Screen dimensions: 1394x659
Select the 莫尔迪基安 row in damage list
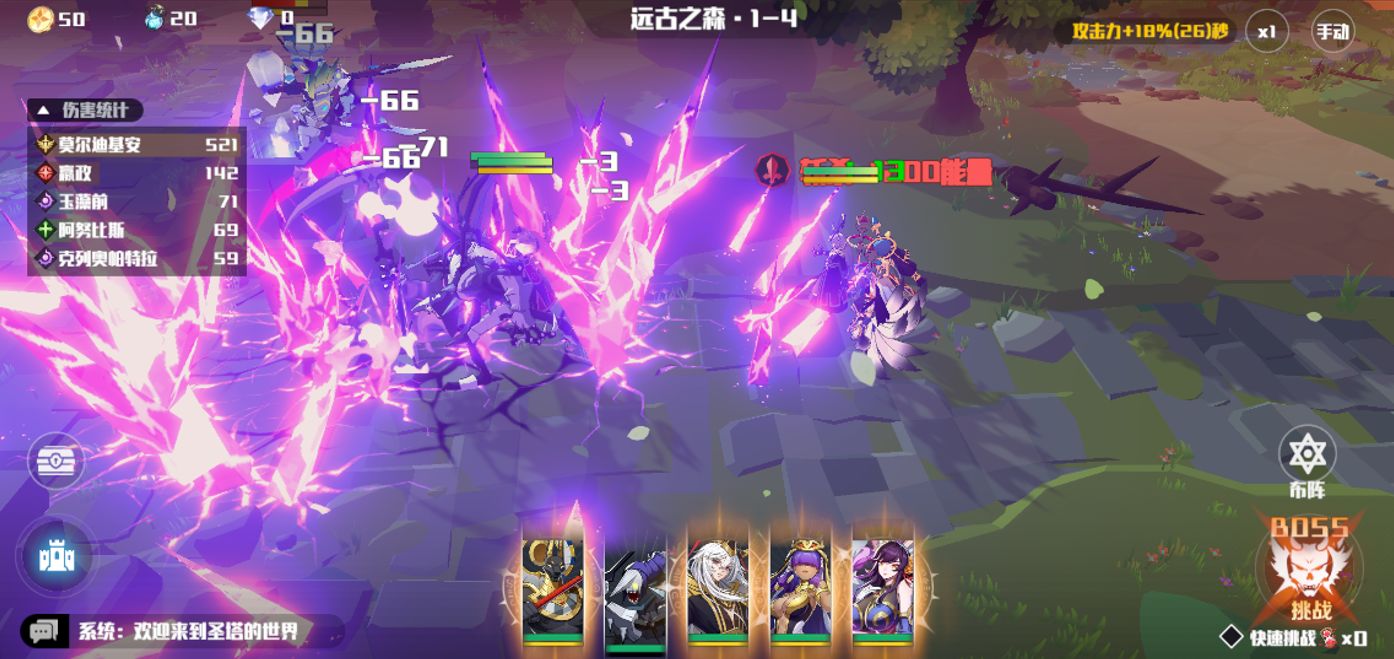point(137,144)
